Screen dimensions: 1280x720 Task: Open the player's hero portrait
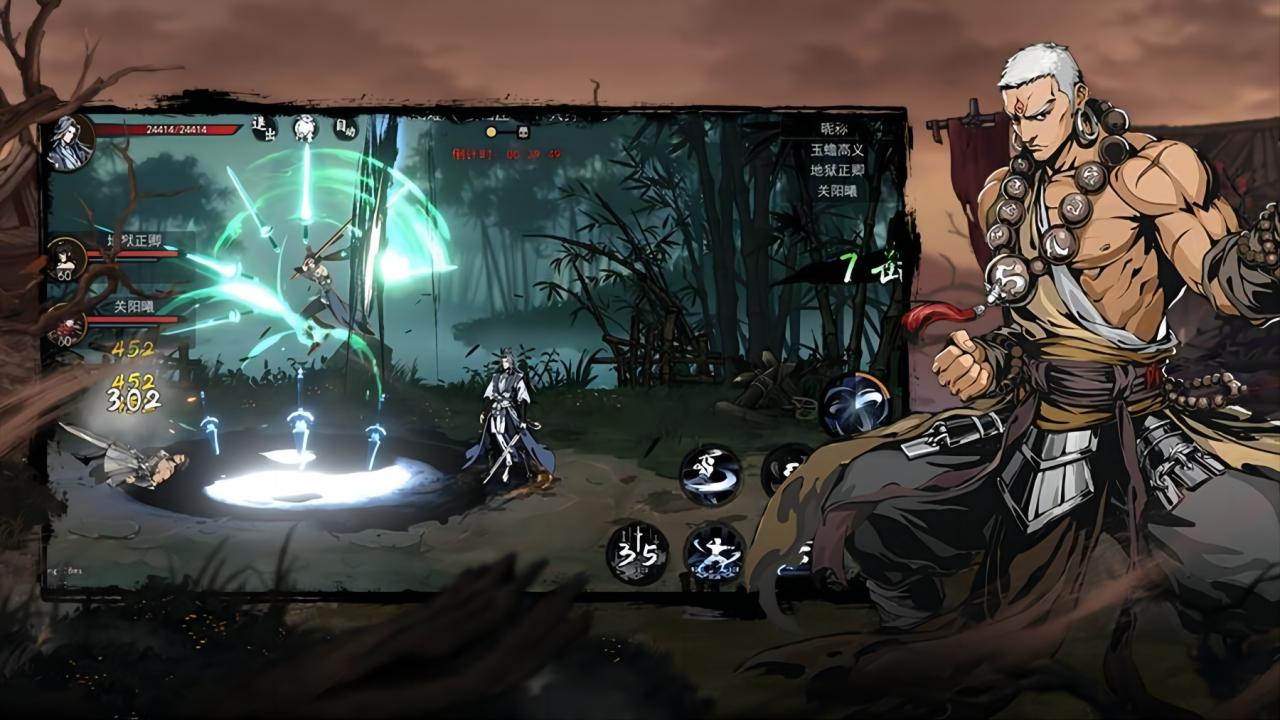click(70, 140)
